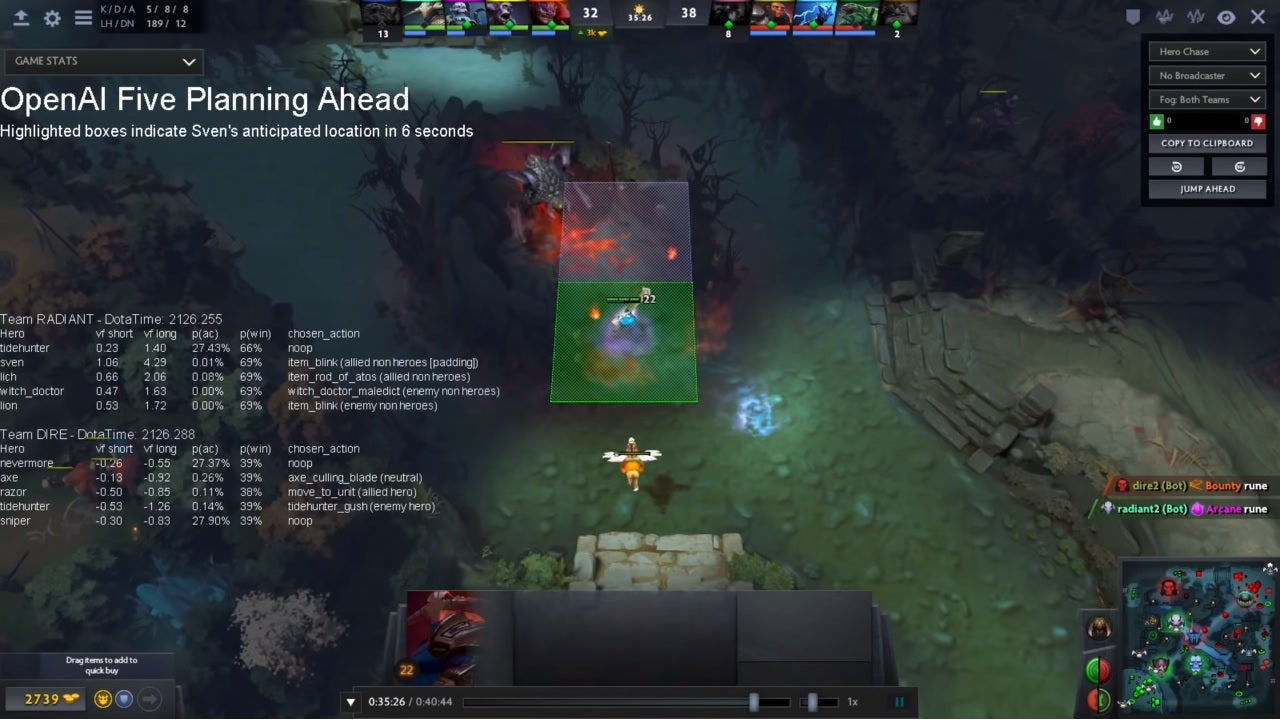Click the upload/share icon in top-left corner
Viewport: 1280px width, 720px height.
[21, 16]
